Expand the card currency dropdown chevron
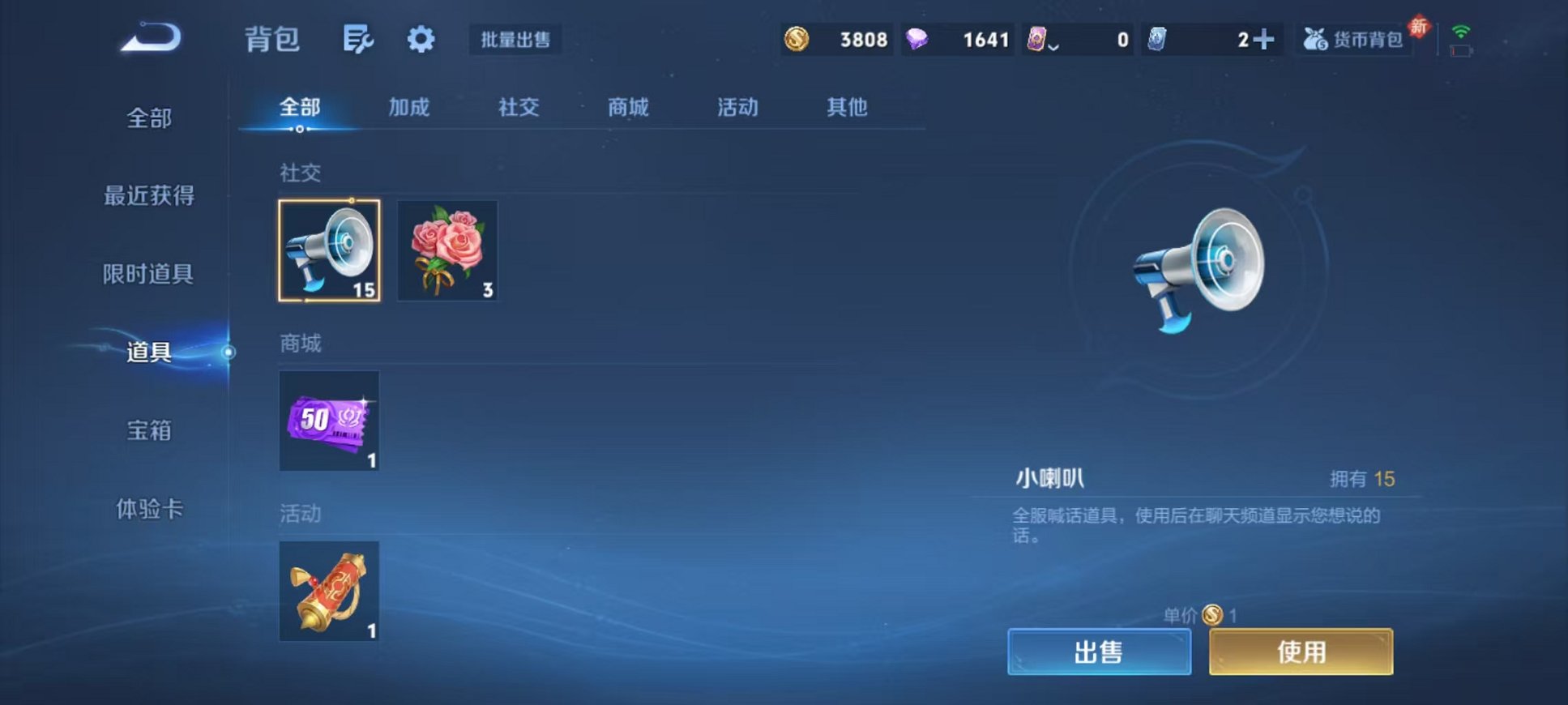Viewport: 1568px width, 705px height. [1053, 44]
